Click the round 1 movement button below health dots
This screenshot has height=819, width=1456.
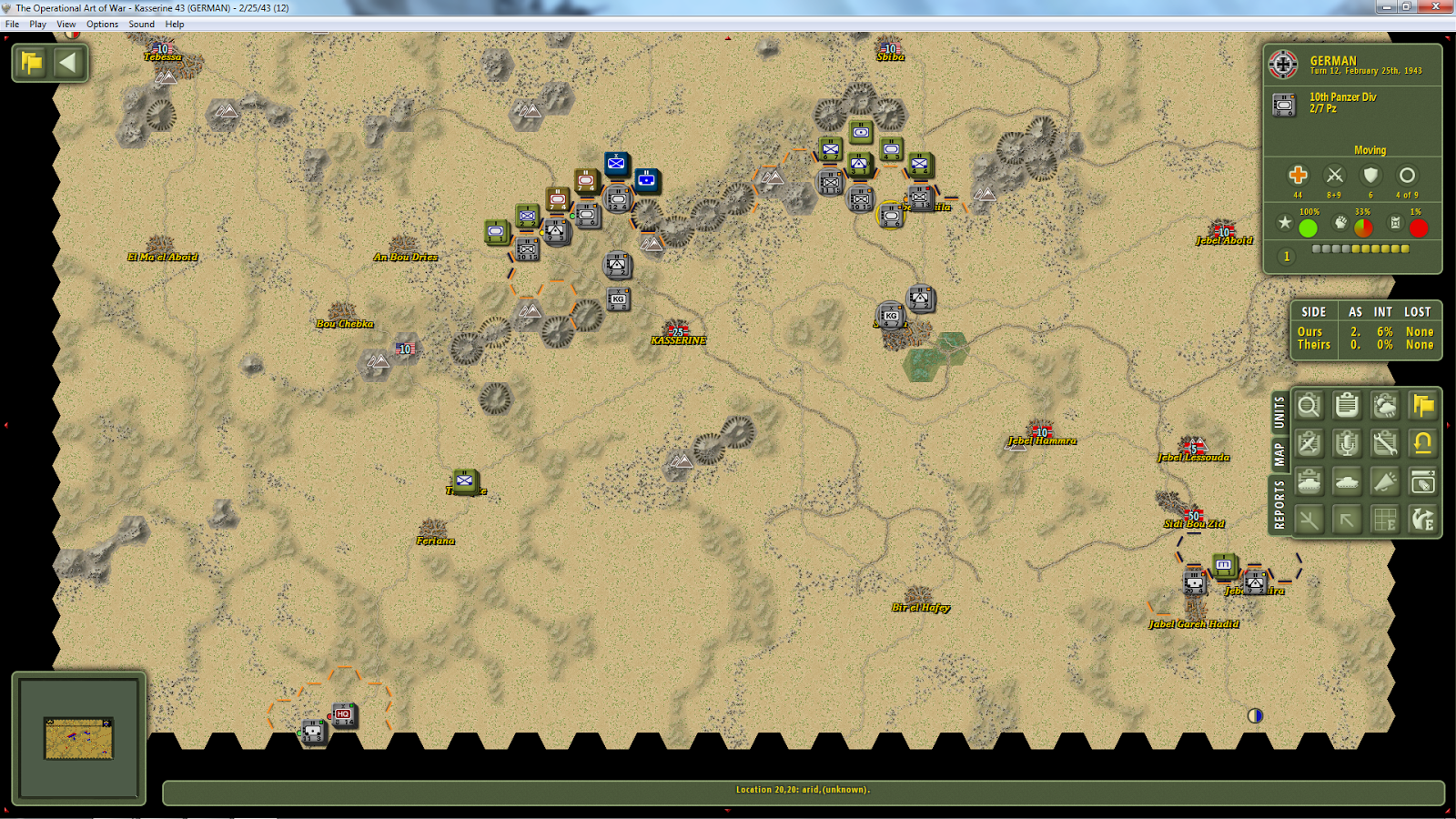1286,257
